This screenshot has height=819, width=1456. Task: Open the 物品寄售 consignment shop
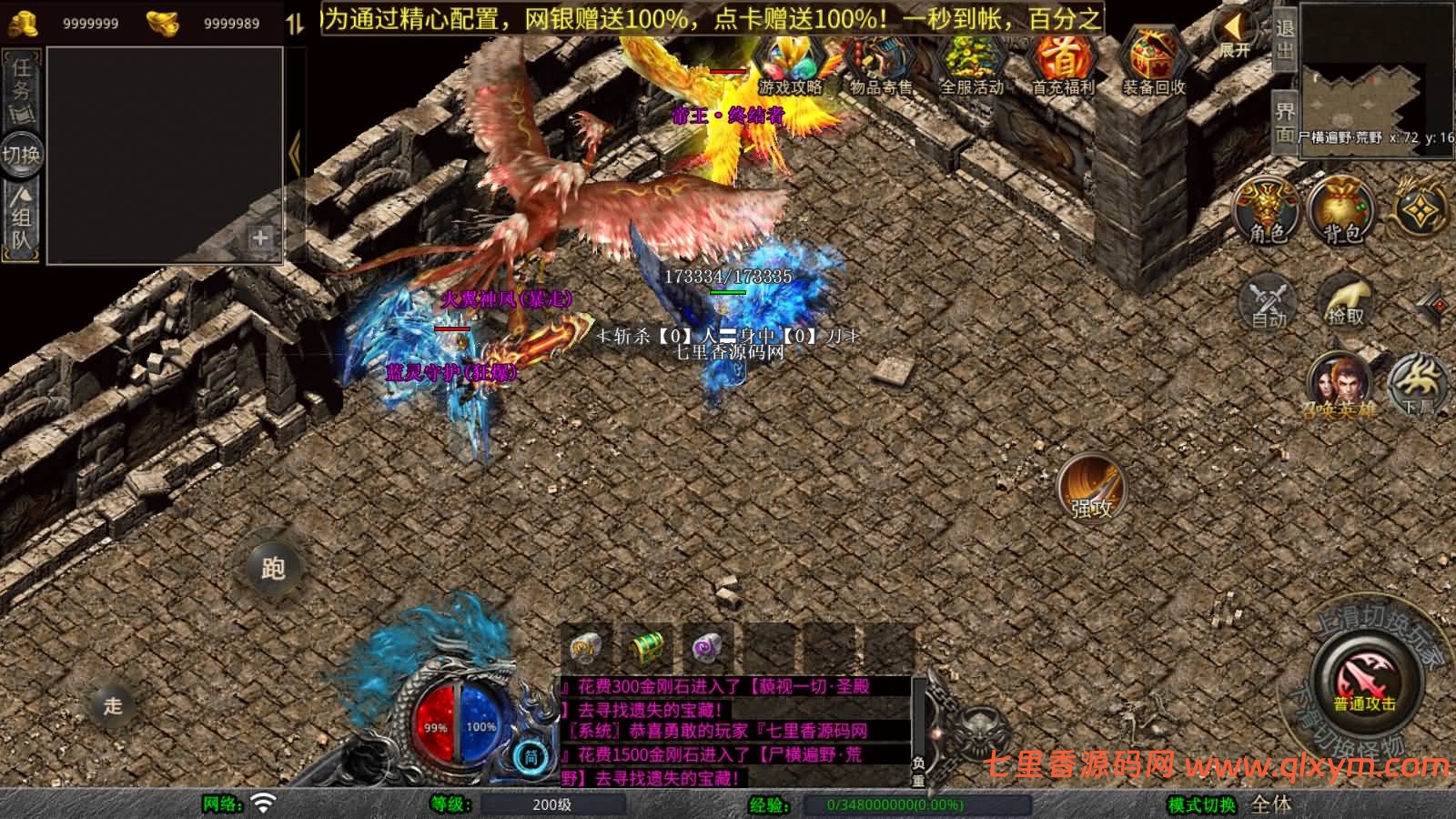coord(880,66)
